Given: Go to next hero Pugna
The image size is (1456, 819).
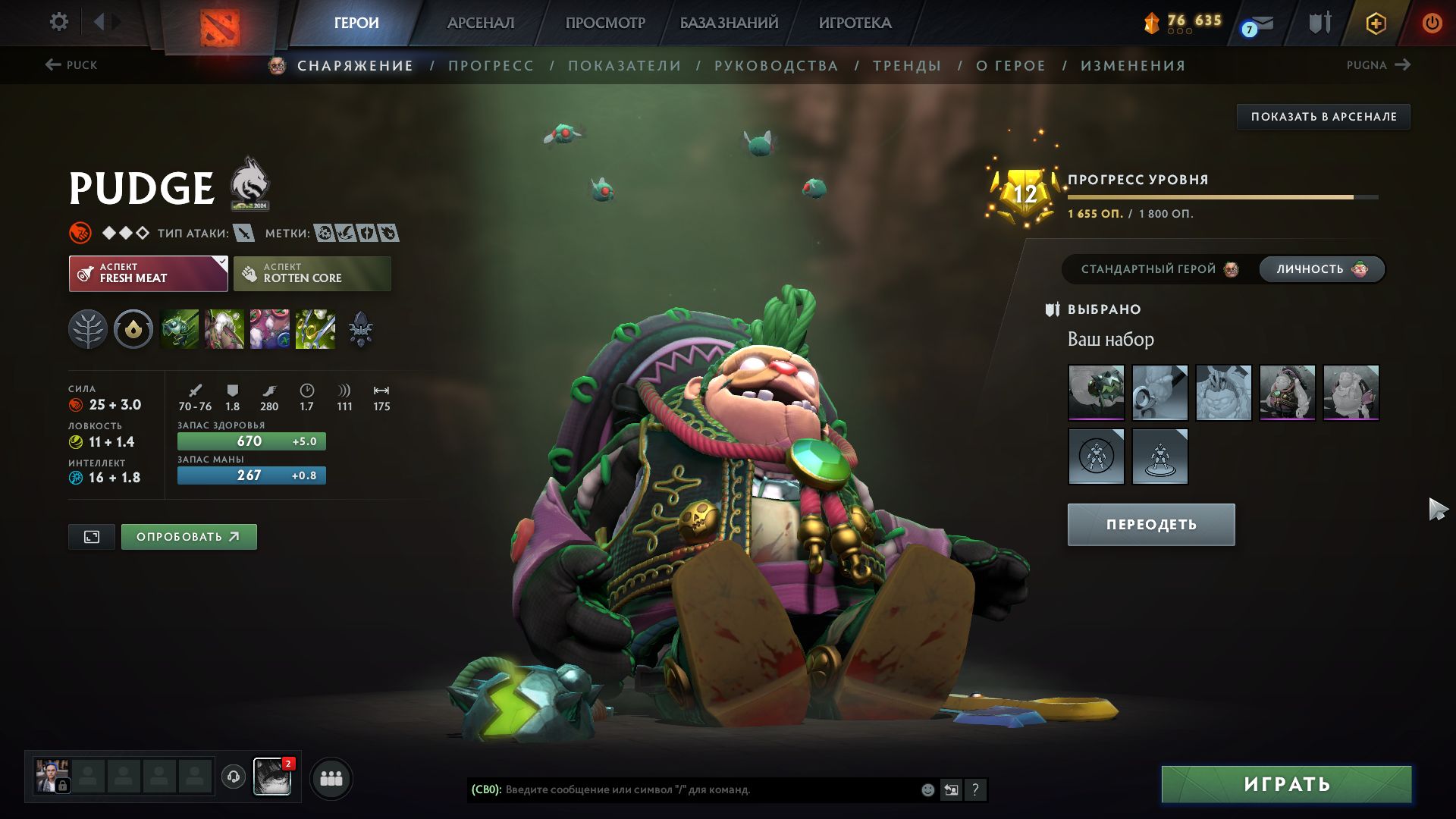Looking at the screenshot, I should (1378, 65).
